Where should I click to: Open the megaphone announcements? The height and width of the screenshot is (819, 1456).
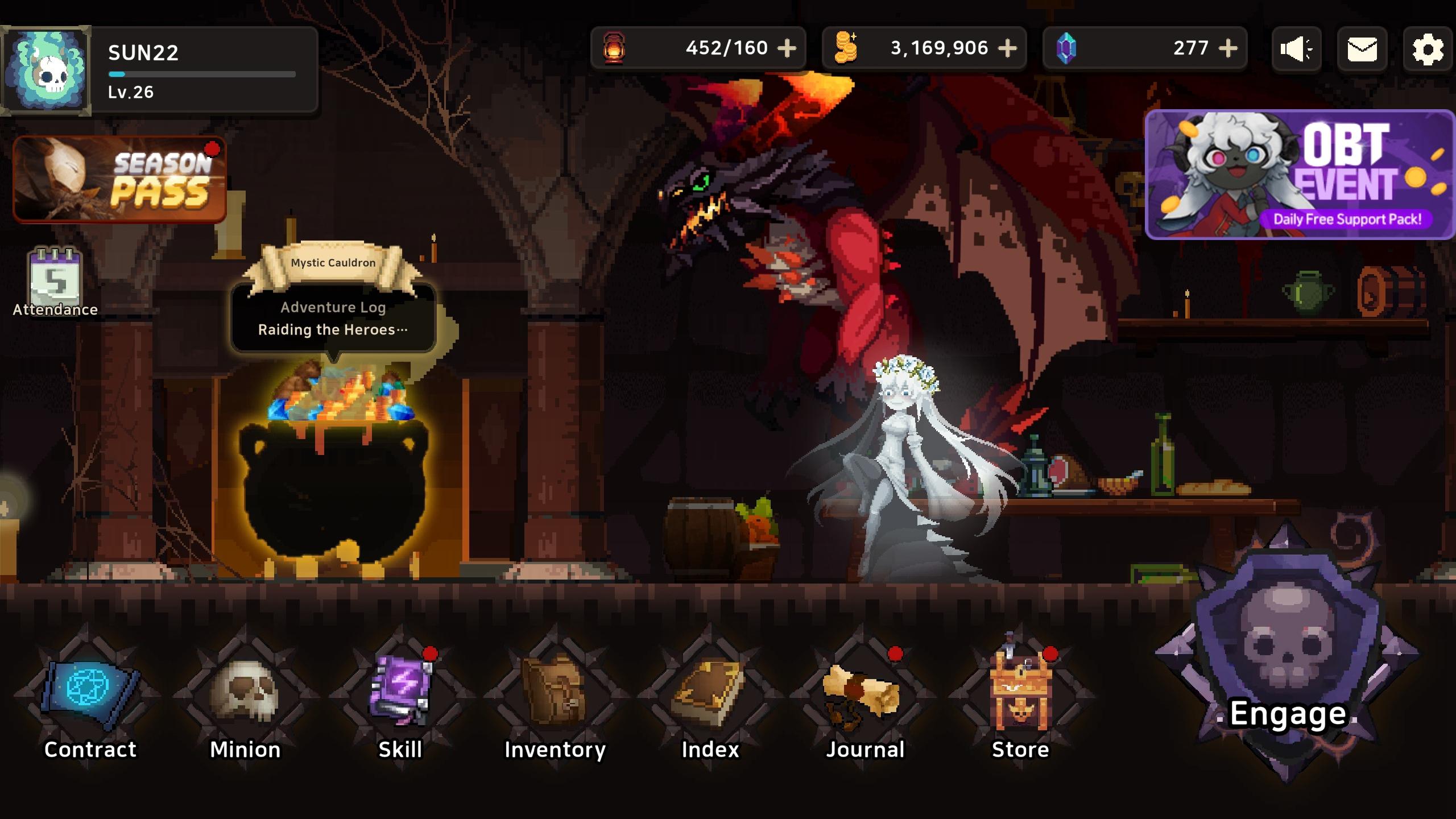pos(1296,49)
